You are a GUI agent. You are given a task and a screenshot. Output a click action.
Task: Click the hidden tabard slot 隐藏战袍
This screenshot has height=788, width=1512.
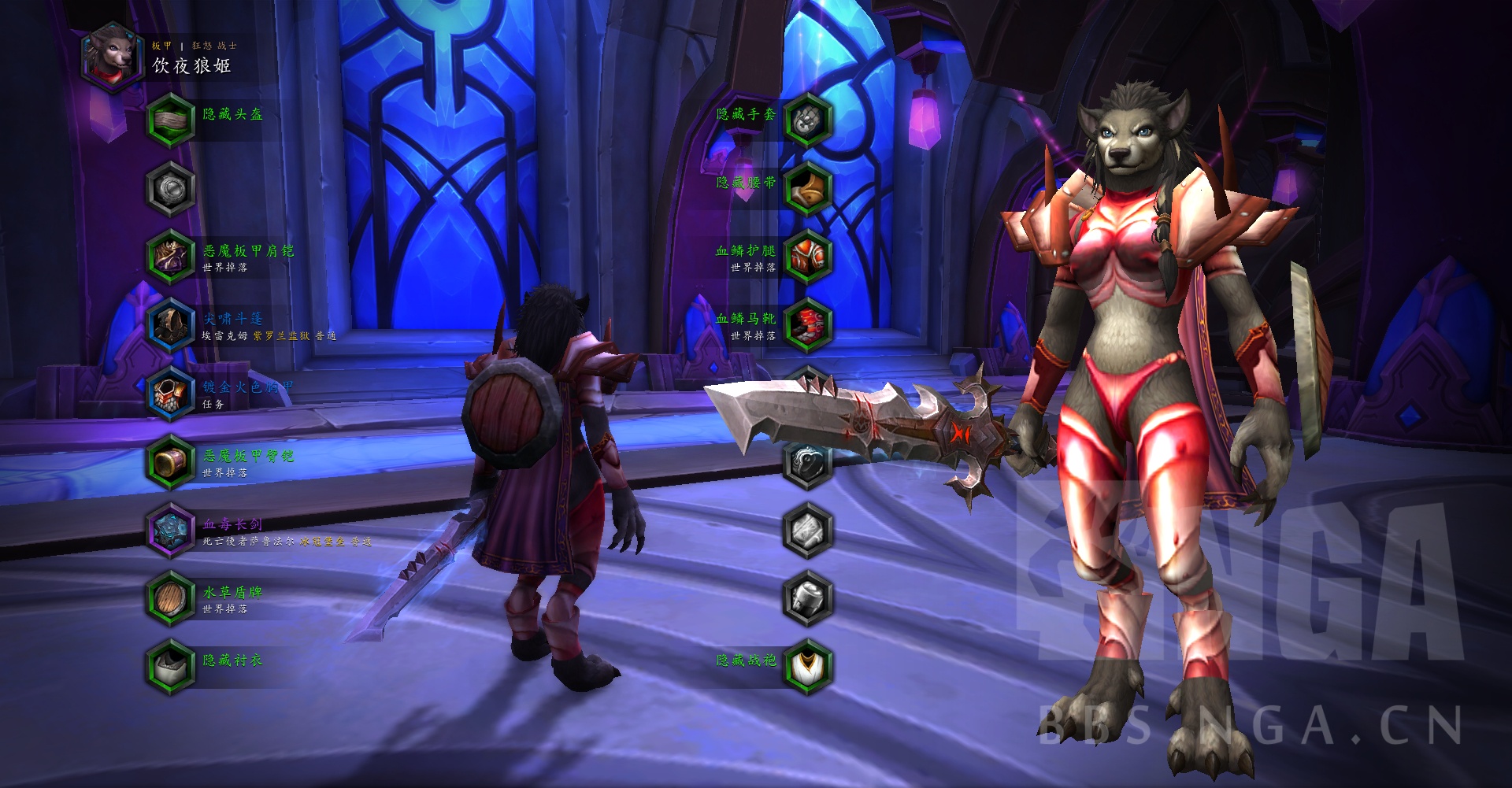click(807, 666)
